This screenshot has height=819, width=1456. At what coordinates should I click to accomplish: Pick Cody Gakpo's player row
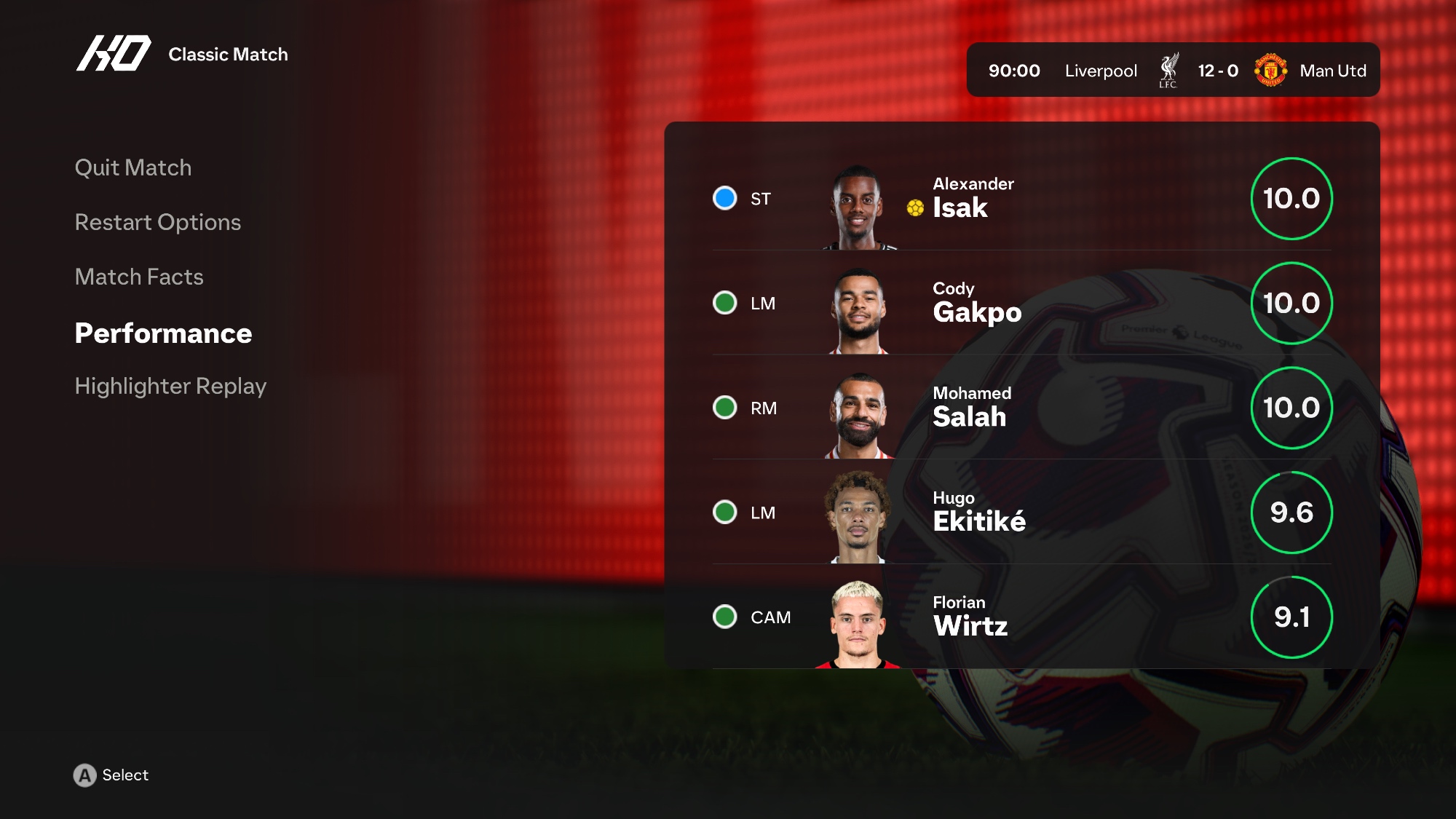(x=1021, y=303)
